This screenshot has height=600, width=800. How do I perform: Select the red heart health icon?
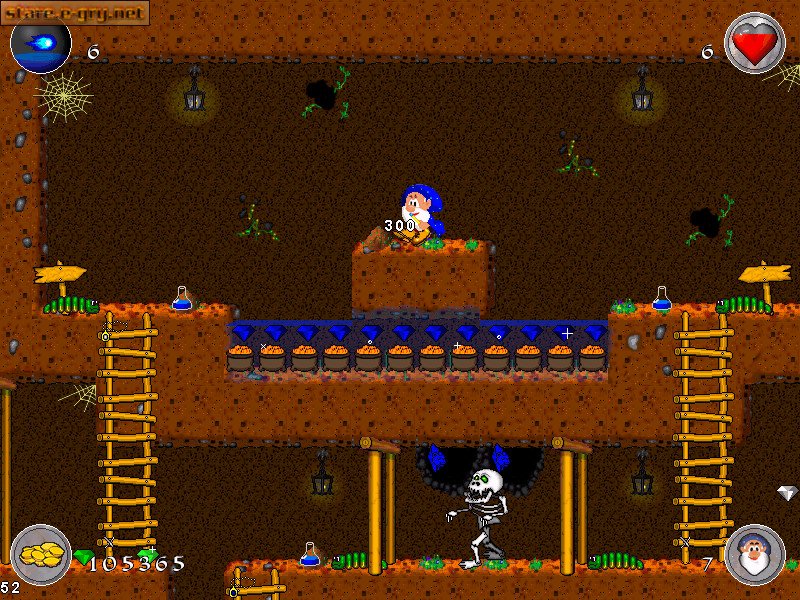tap(755, 43)
